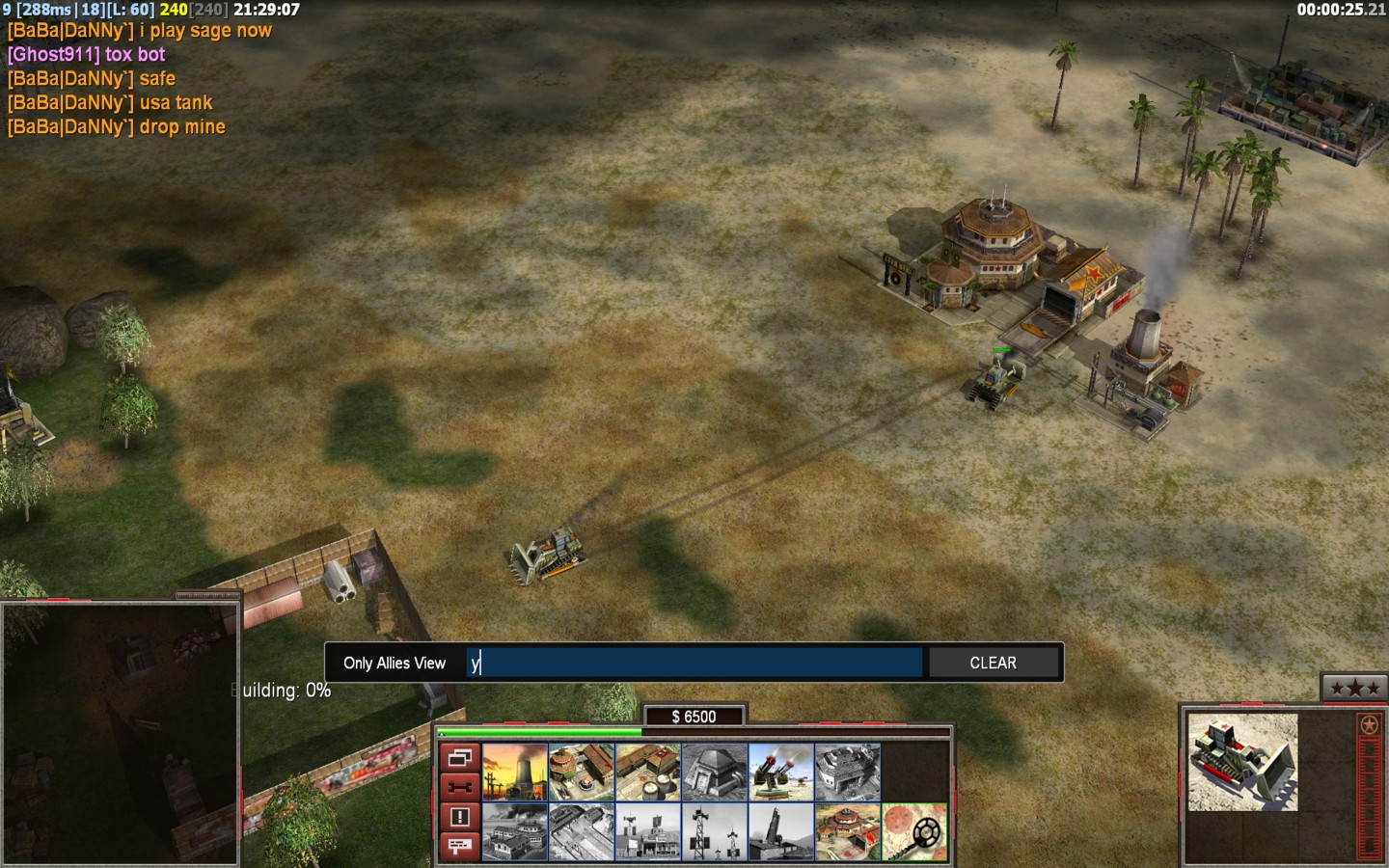Select the Gattling Cannon defense icon
The width and height of the screenshot is (1389, 868).
click(x=781, y=772)
